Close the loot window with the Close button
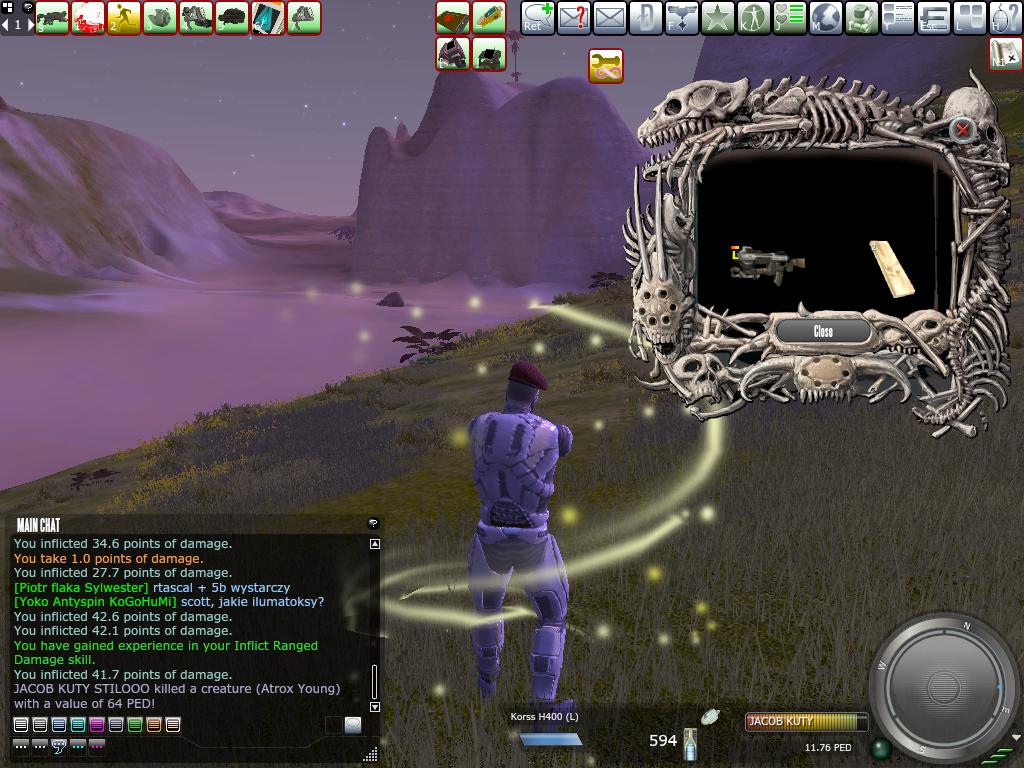The height and width of the screenshot is (768, 1024). [x=823, y=331]
